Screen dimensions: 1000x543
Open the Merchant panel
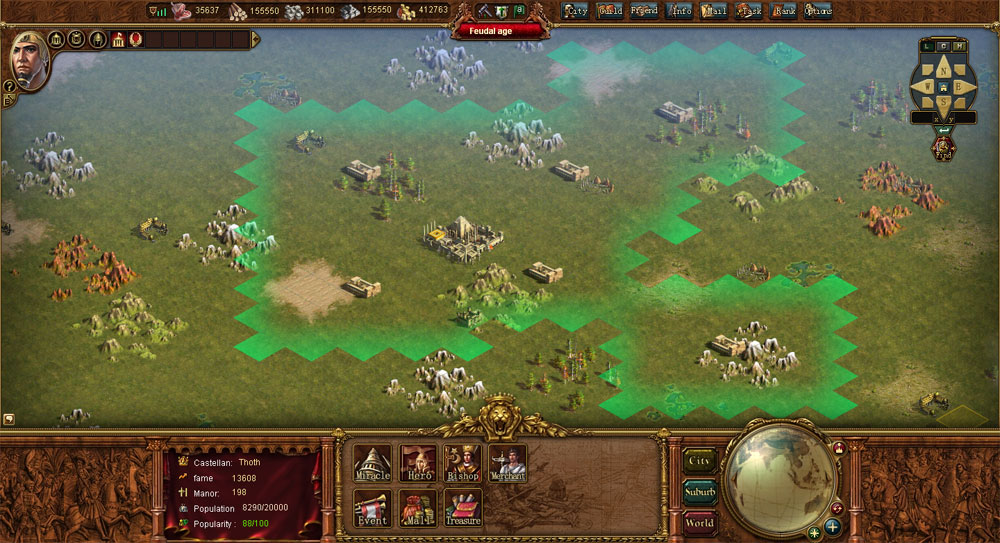pyautogui.click(x=507, y=464)
